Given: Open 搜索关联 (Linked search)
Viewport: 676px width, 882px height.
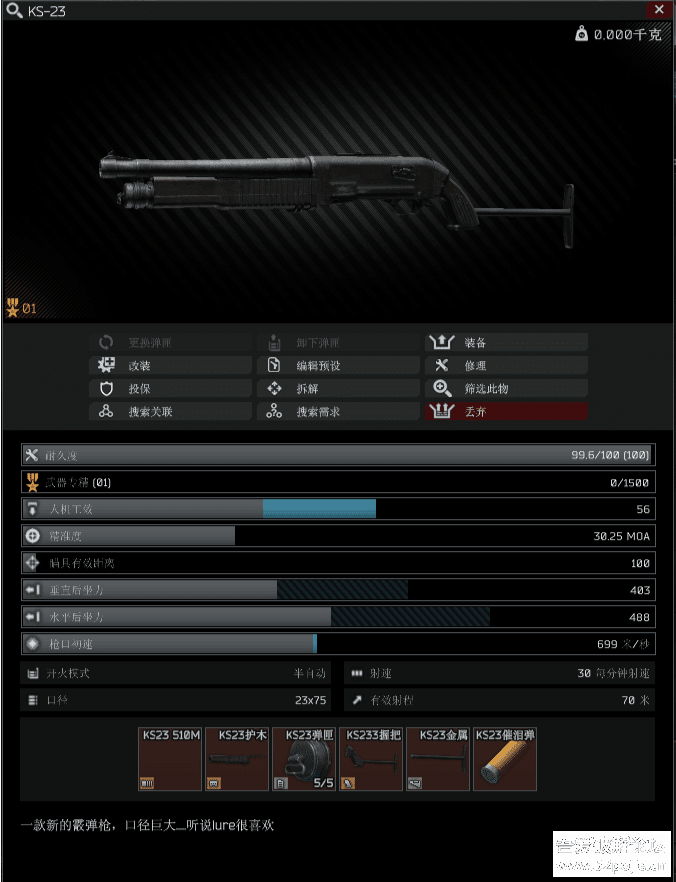Looking at the screenshot, I should point(170,411).
